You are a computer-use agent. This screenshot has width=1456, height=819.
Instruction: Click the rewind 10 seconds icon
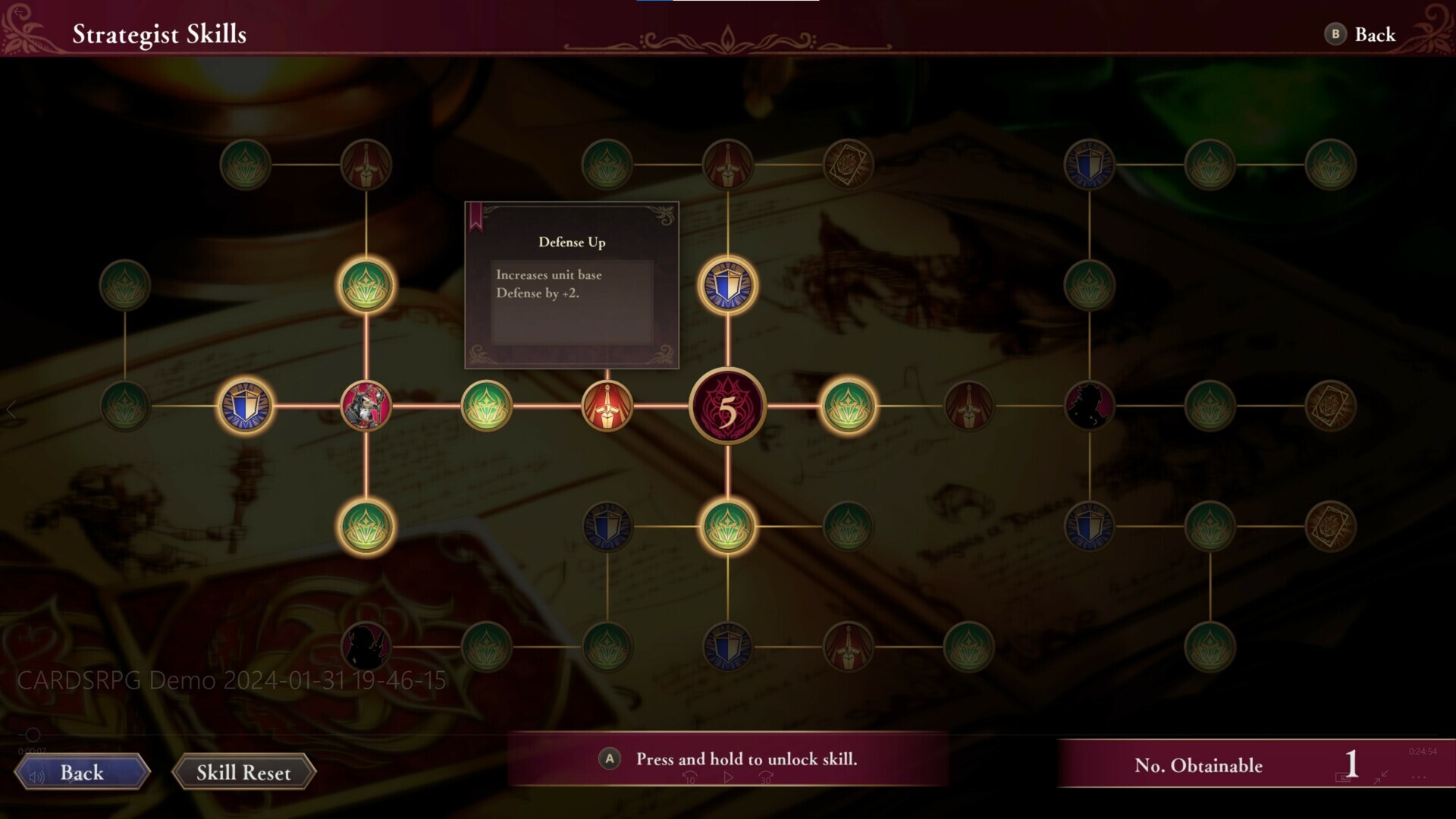(x=689, y=777)
